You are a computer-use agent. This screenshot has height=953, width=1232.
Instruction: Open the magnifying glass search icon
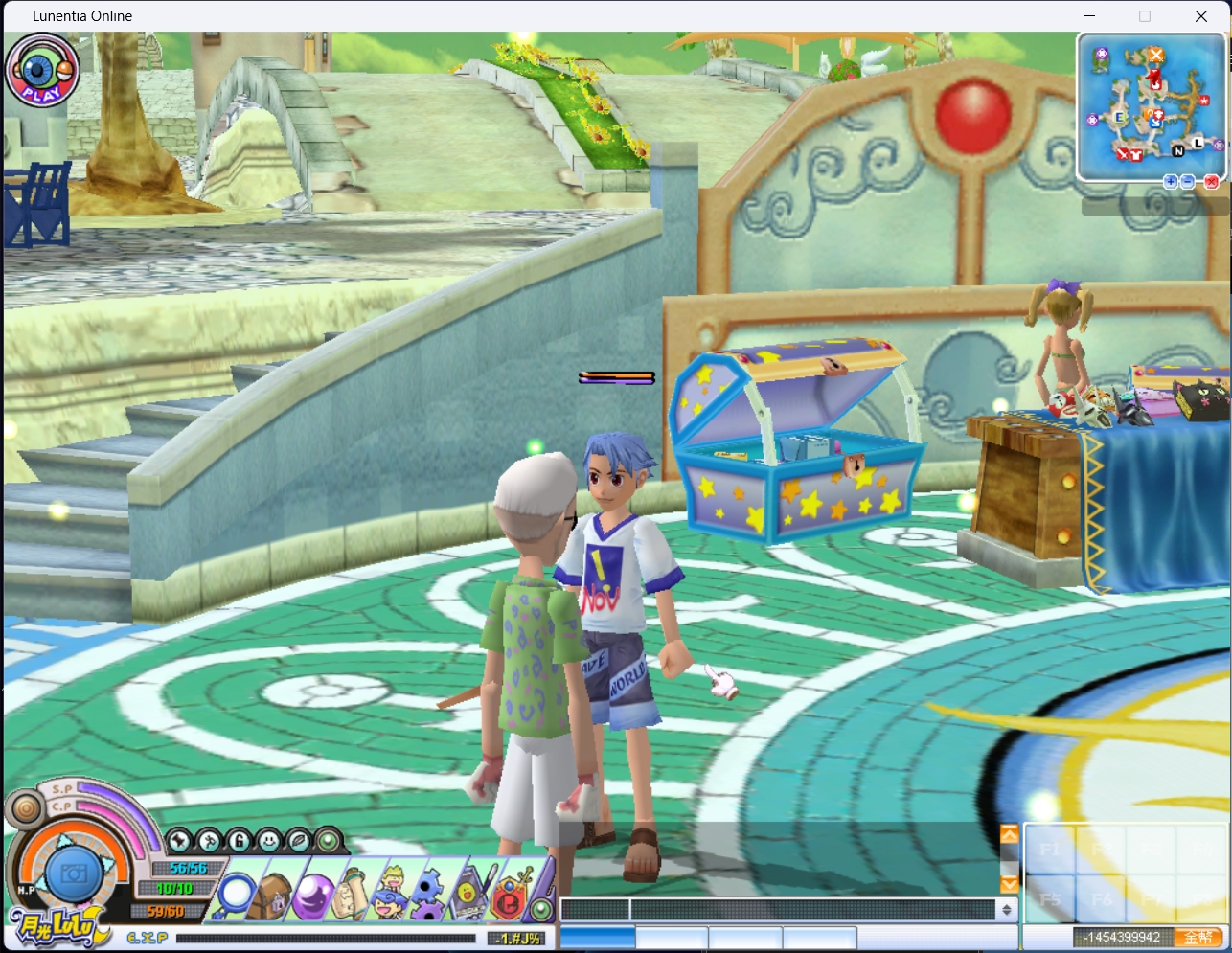pos(235,896)
